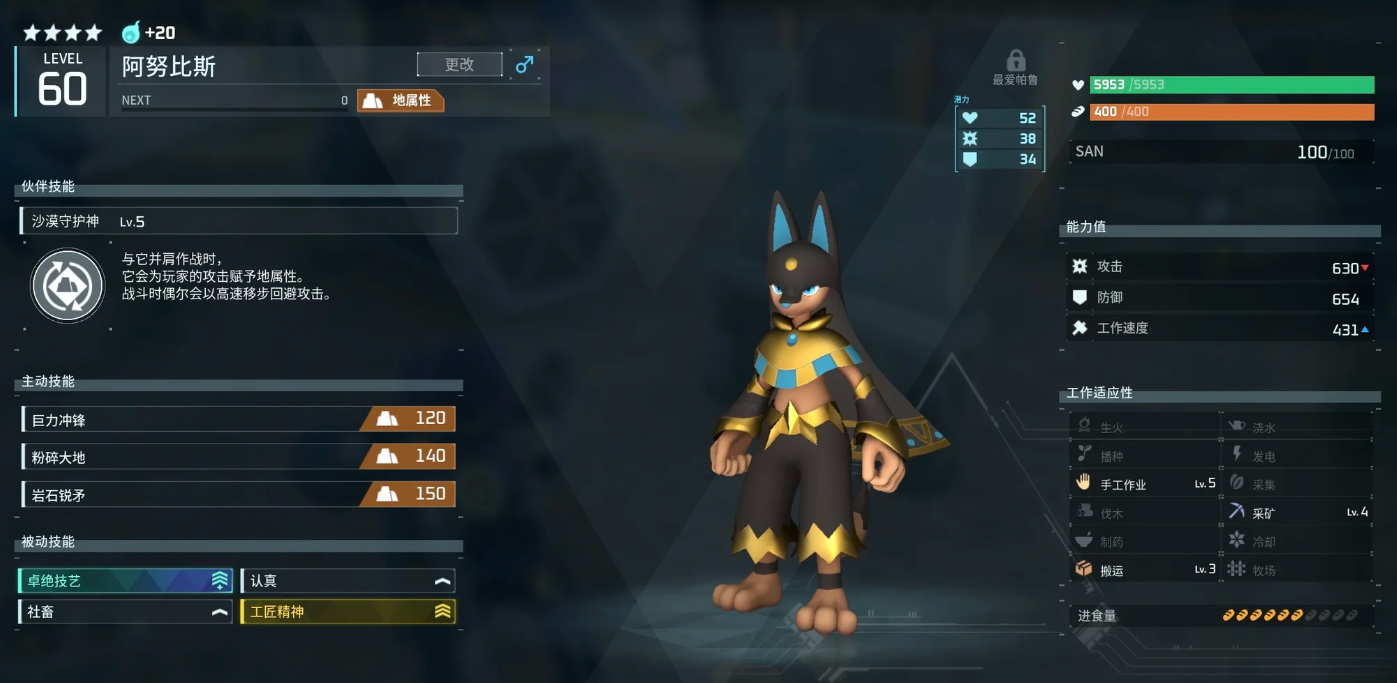Image resolution: width=1397 pixels, height=683 pixels.
Task: Choose the 工匠精神 passive skill
Action: tap(348, 611)
